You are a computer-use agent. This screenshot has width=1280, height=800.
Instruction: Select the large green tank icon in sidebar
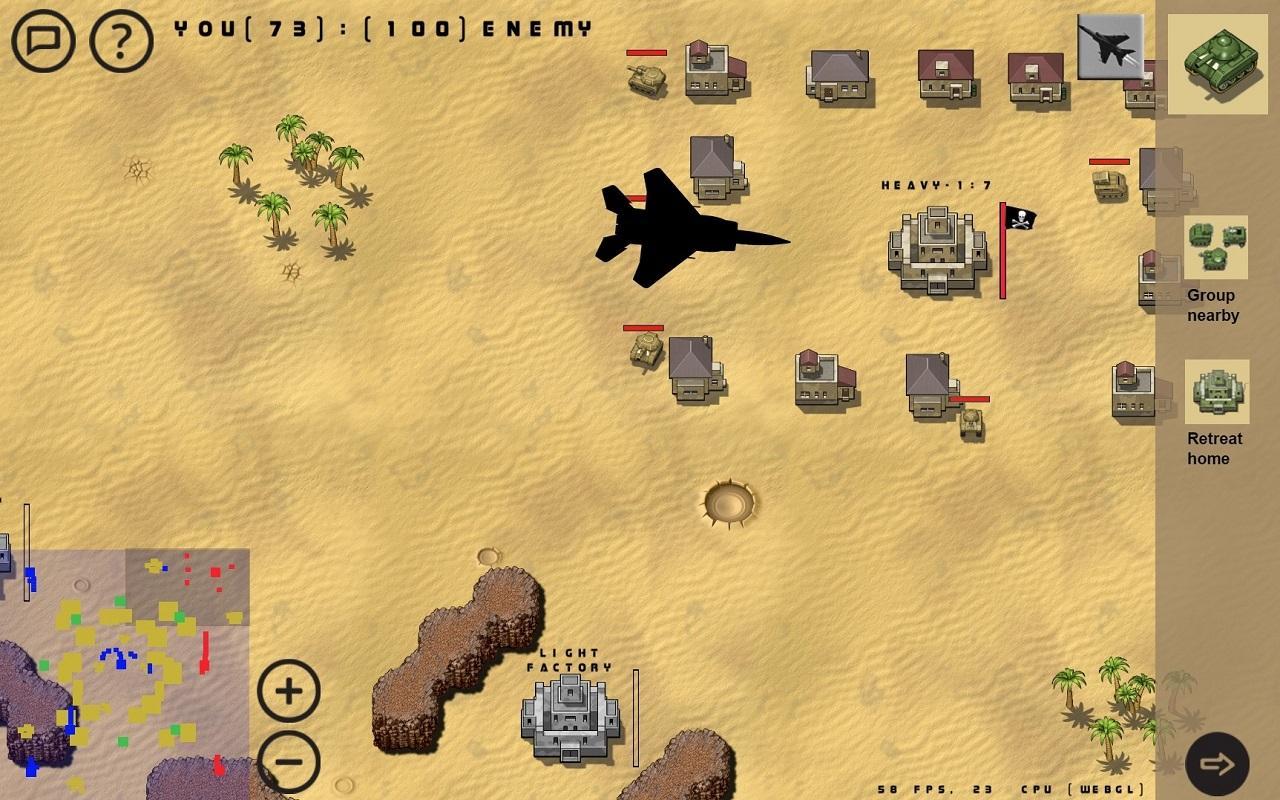(1216, 65)
